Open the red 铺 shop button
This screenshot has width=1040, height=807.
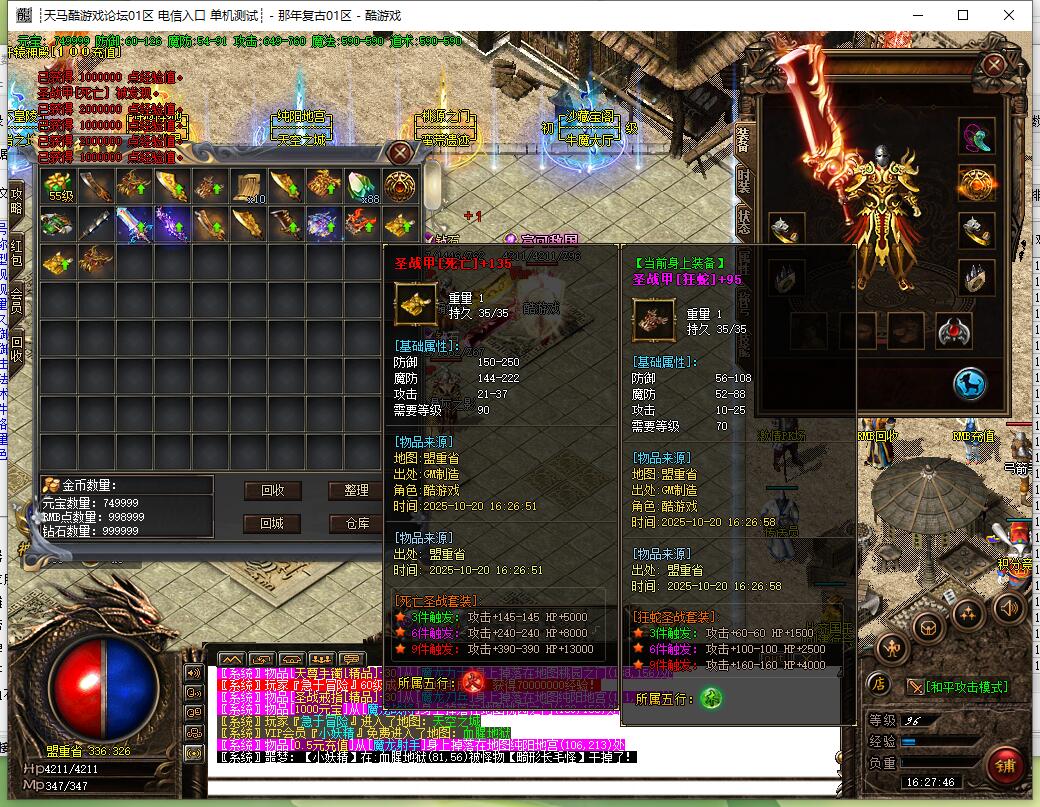[1003, 764]
